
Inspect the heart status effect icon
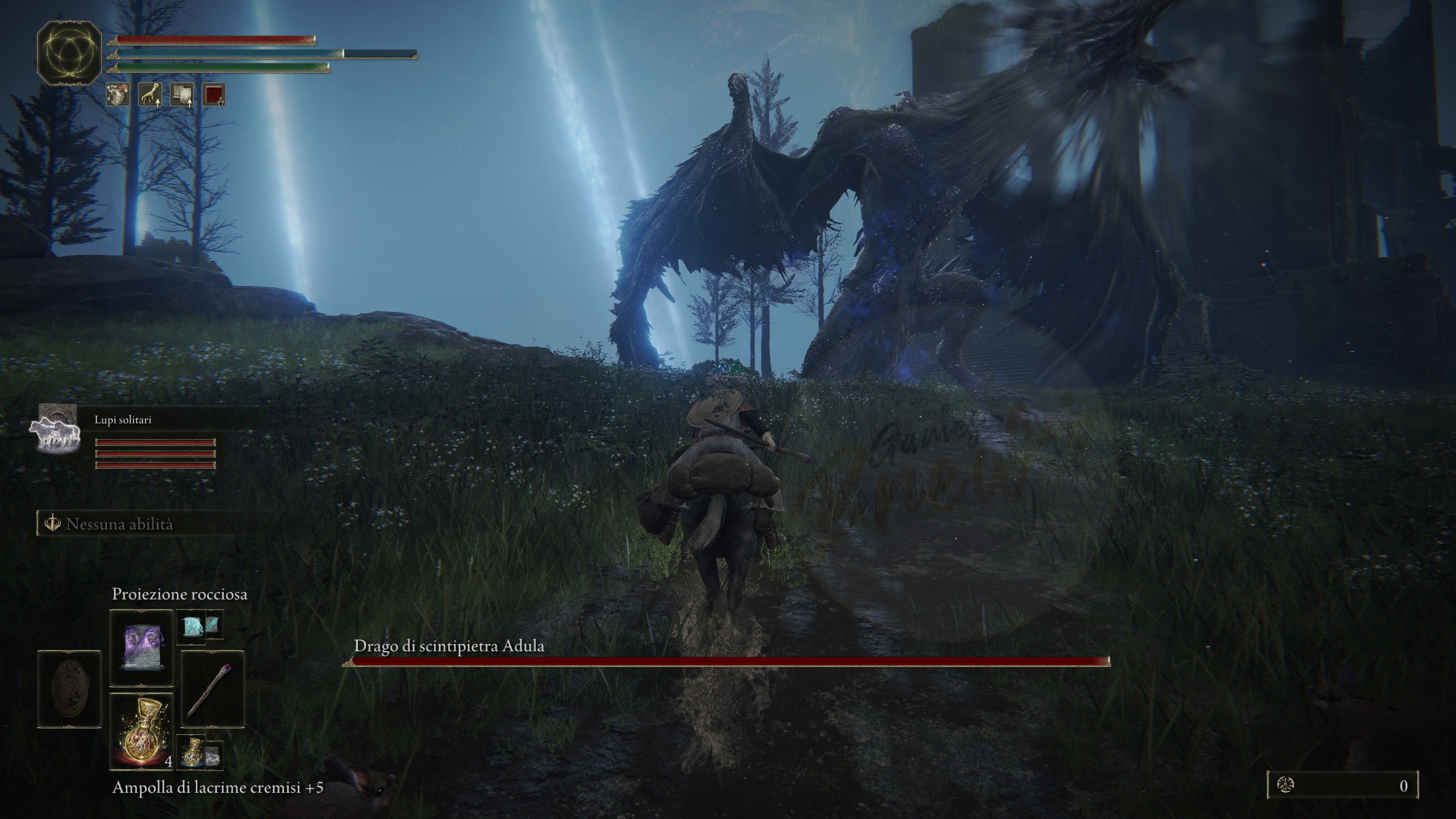(118, 95)
